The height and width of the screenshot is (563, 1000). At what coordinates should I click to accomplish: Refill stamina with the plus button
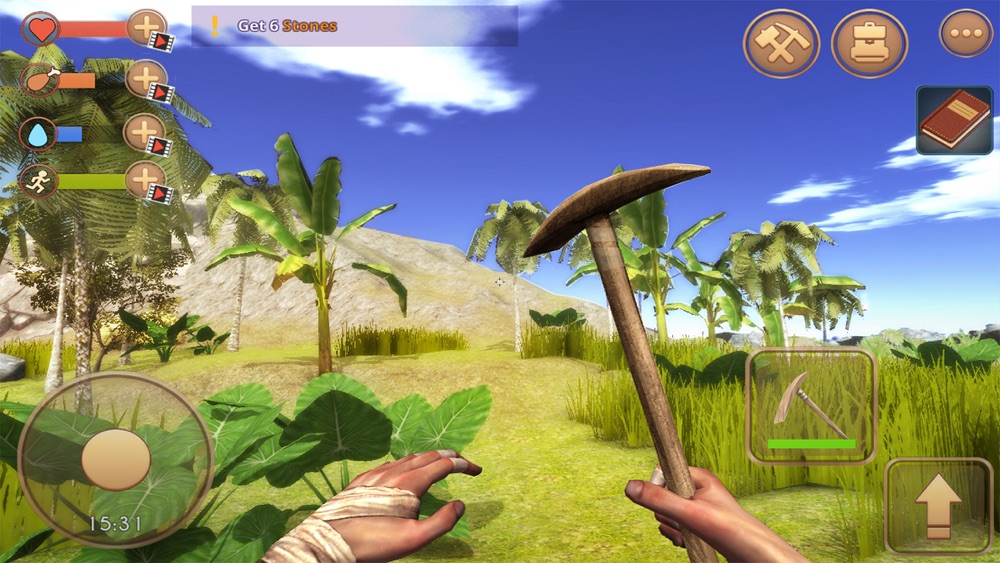point(145,181)
